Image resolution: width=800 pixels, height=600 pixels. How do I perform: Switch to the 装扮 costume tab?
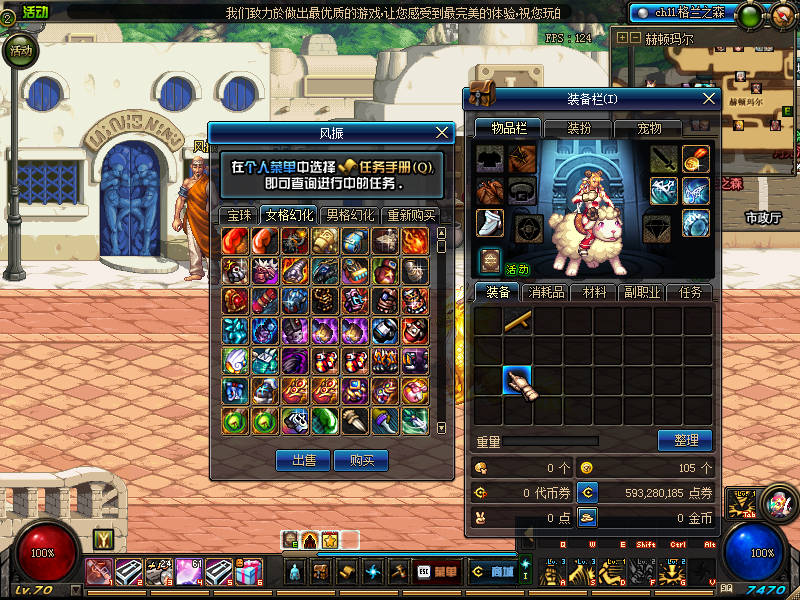click(580, 128)
